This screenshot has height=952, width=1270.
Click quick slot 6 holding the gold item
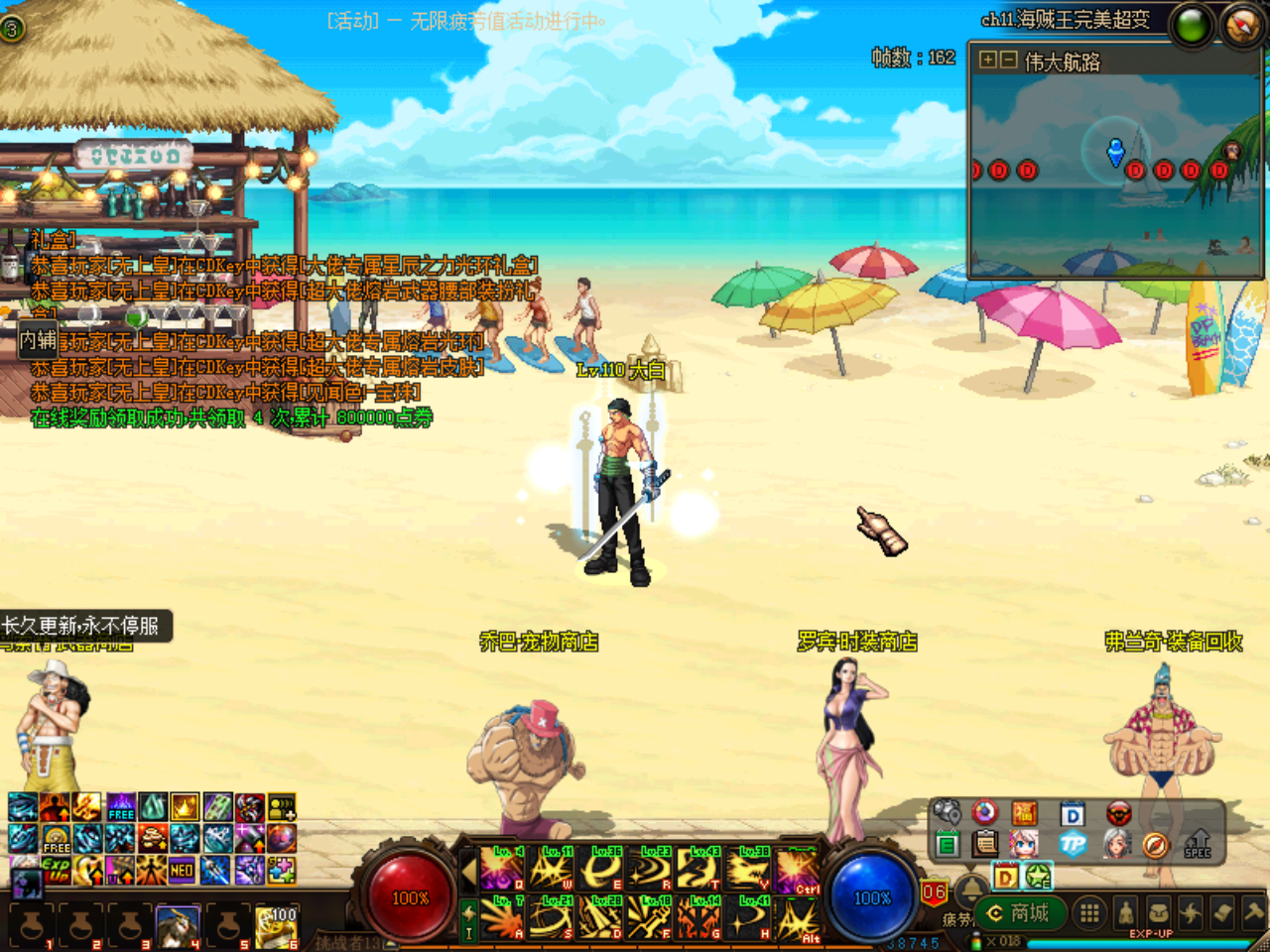click(x=278, y=923)
